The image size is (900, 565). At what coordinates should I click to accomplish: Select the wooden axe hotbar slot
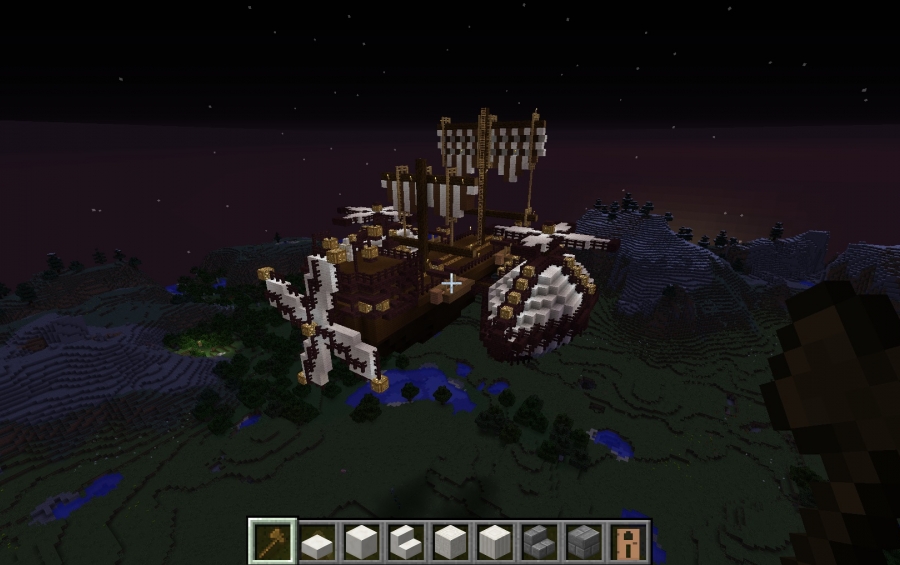pos(273,541)
